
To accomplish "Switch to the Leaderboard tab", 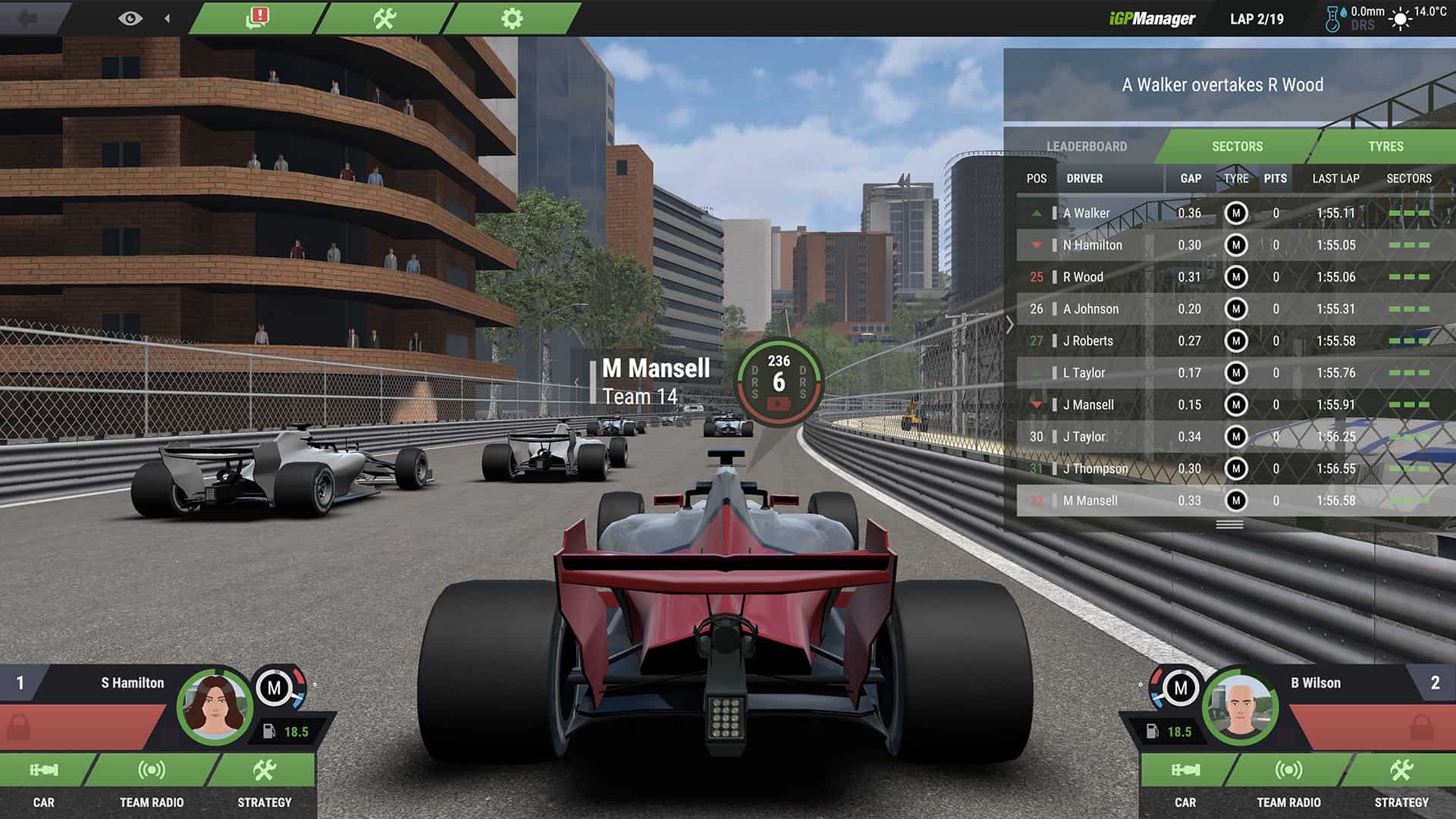I will point(1086,146).
